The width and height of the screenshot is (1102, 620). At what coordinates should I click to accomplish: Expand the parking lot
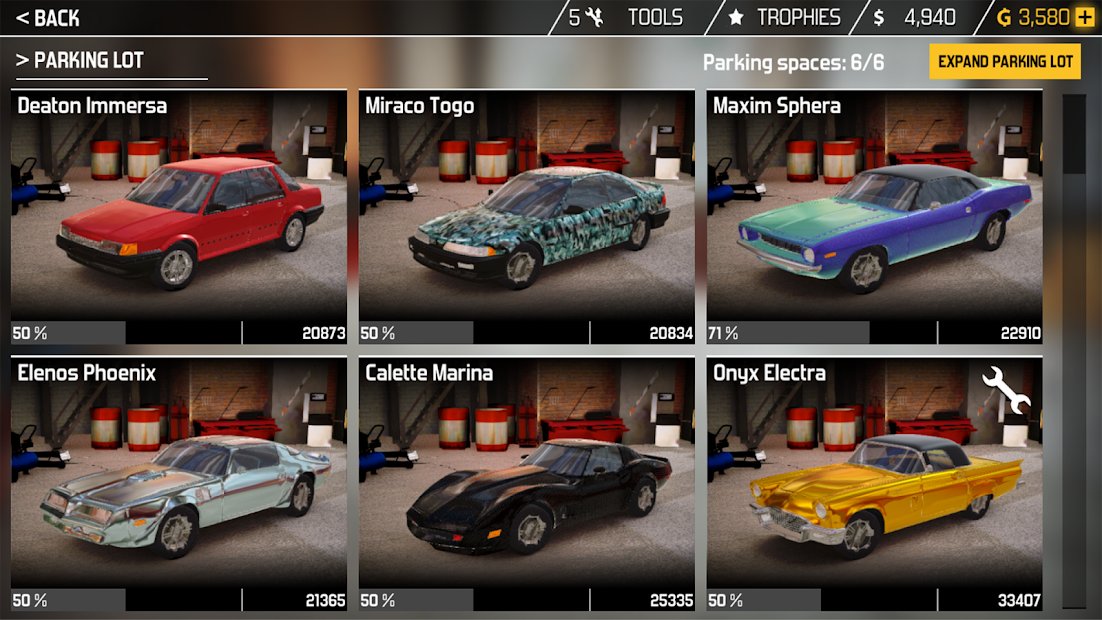click(1005, 61)
